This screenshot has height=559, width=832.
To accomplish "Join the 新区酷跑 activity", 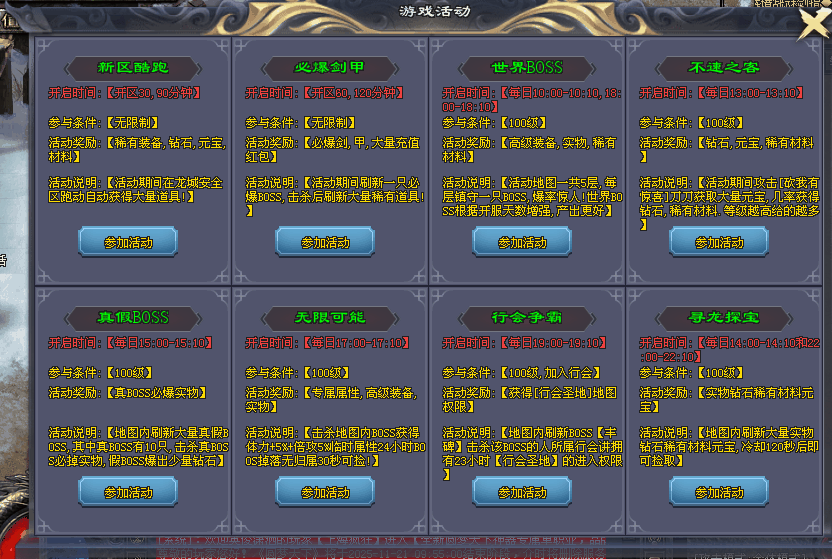I will (x=128, y=242).
